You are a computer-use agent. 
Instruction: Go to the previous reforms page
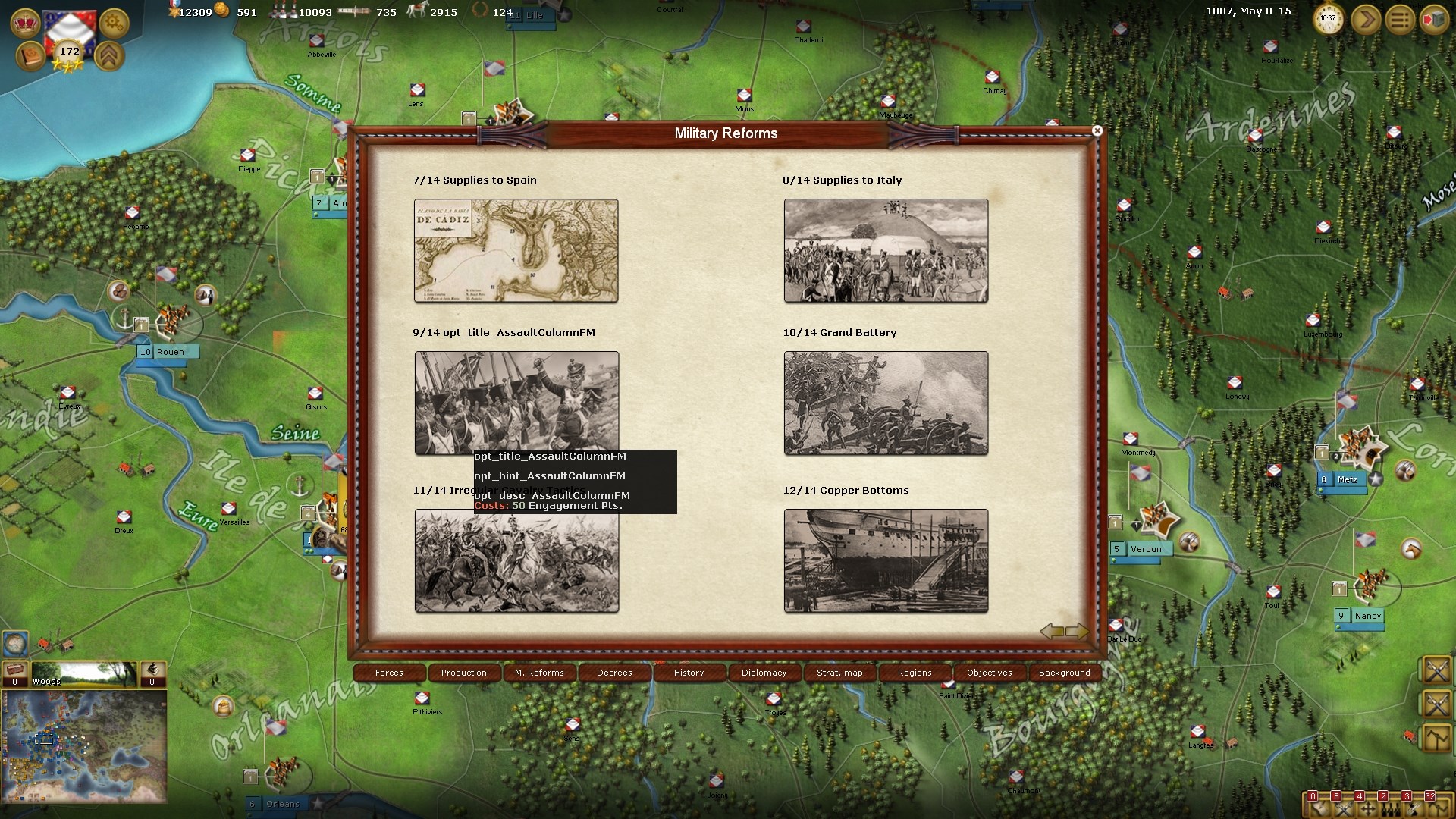(1051, 631)
